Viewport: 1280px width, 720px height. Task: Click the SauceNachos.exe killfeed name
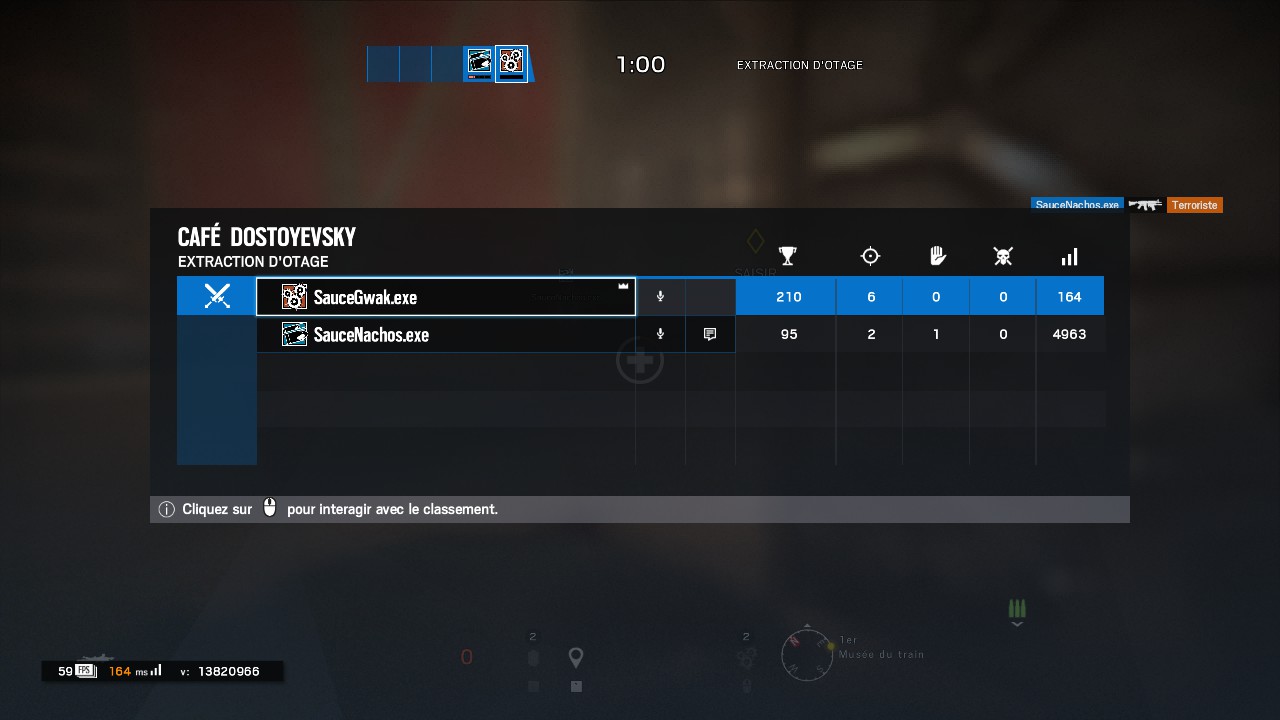click(x=1077, y=204)
